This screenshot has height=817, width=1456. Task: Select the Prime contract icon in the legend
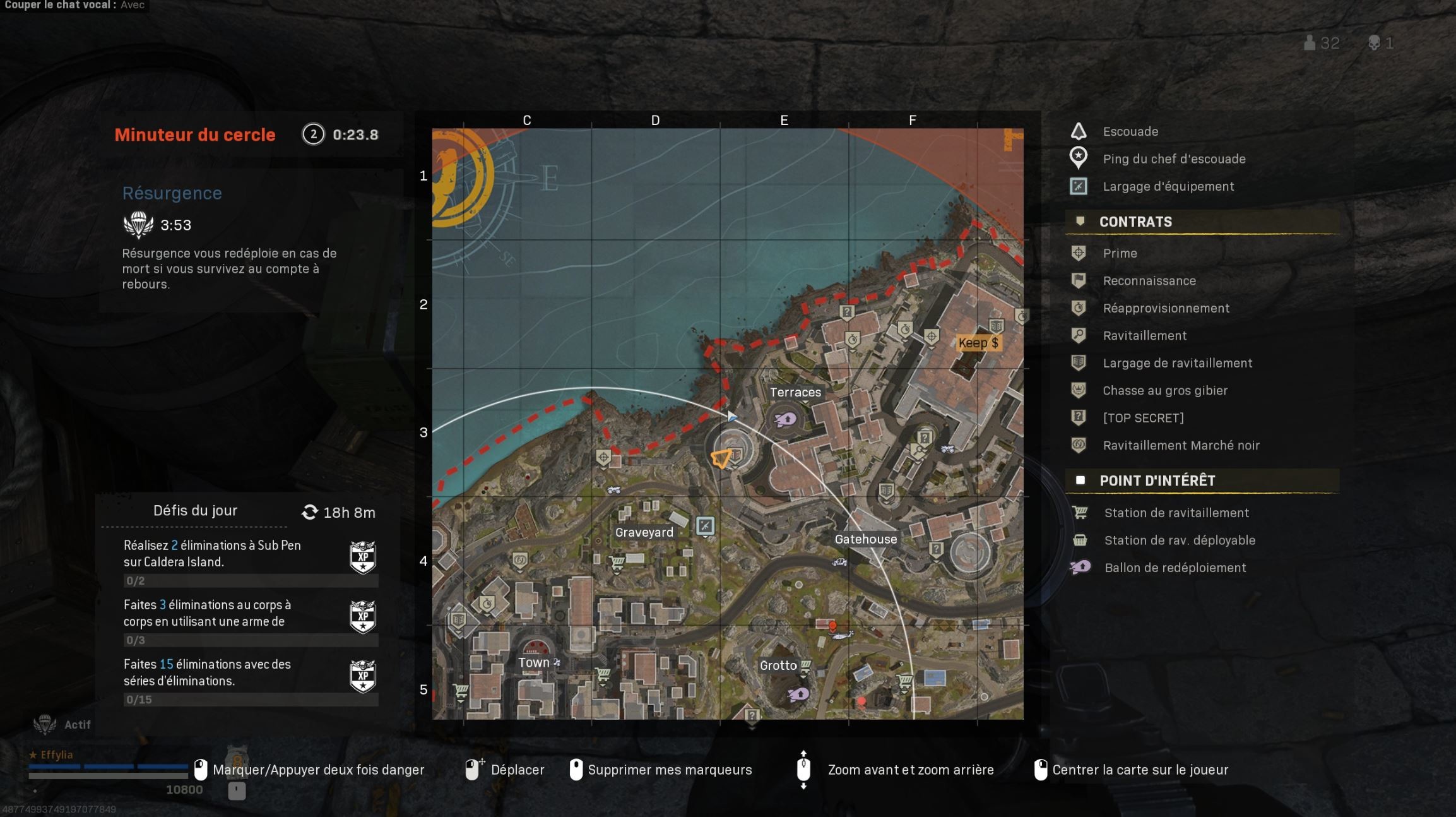pyautogui.click(x=1078, y=253)
